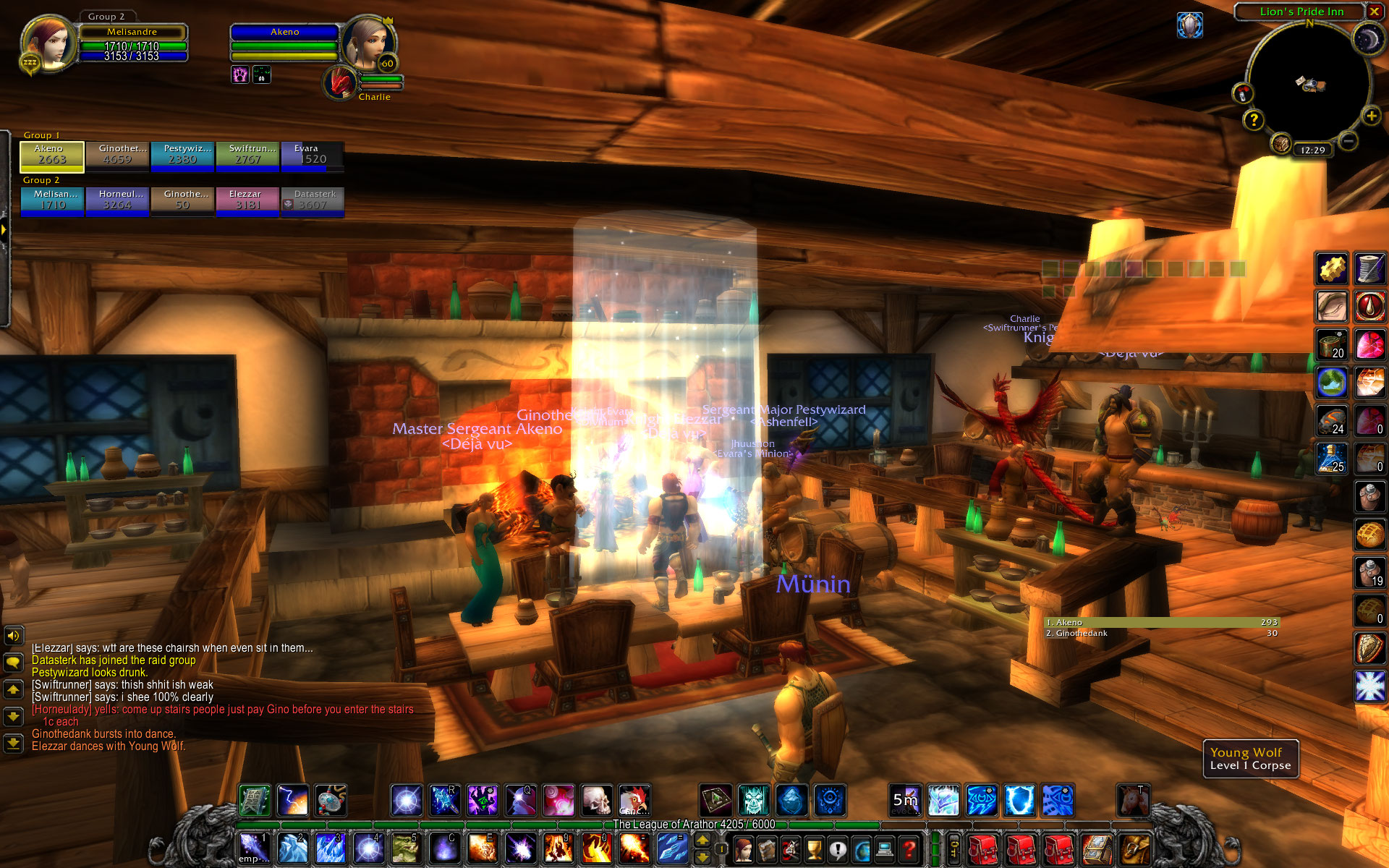Open the red question mark help button
Image resolution: width=1389 pixels, height=868 pixels.
coord(909,848)
